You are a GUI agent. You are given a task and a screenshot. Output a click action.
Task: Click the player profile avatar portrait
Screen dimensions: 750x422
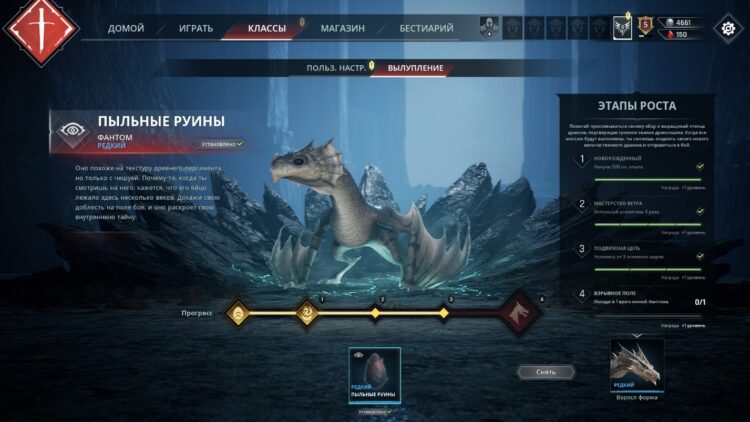[x=488, y=28]
